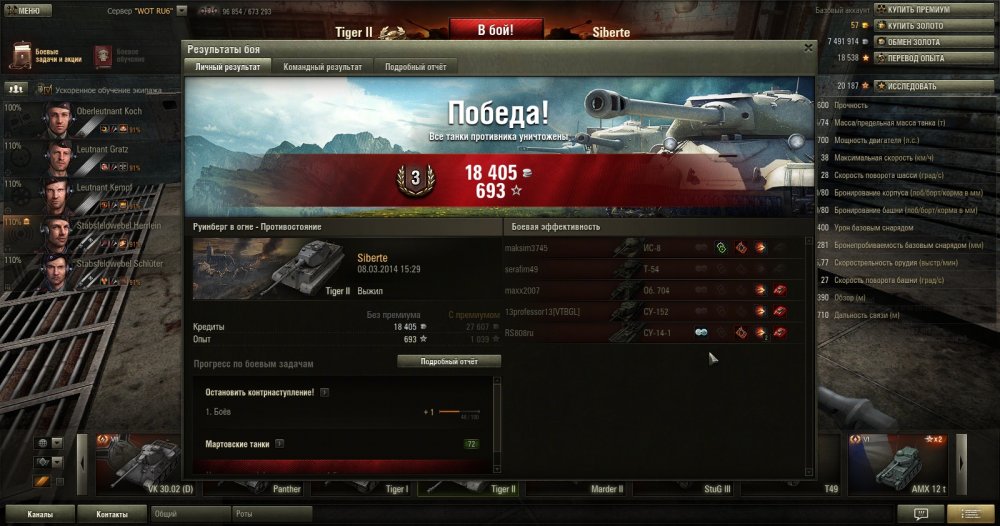
Task: Select the VK 30.02 (D) tank
Action: [146, 464]
